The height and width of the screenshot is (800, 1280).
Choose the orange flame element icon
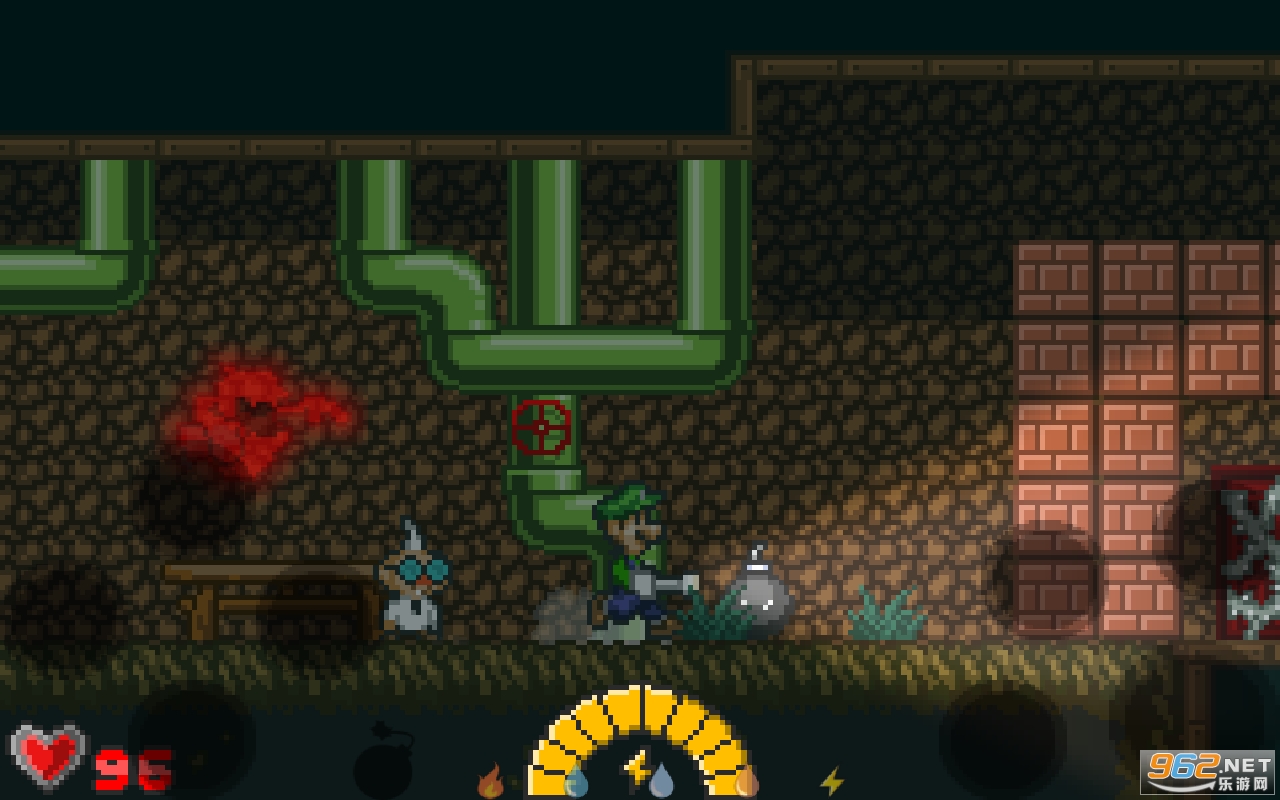click(490, 780)
